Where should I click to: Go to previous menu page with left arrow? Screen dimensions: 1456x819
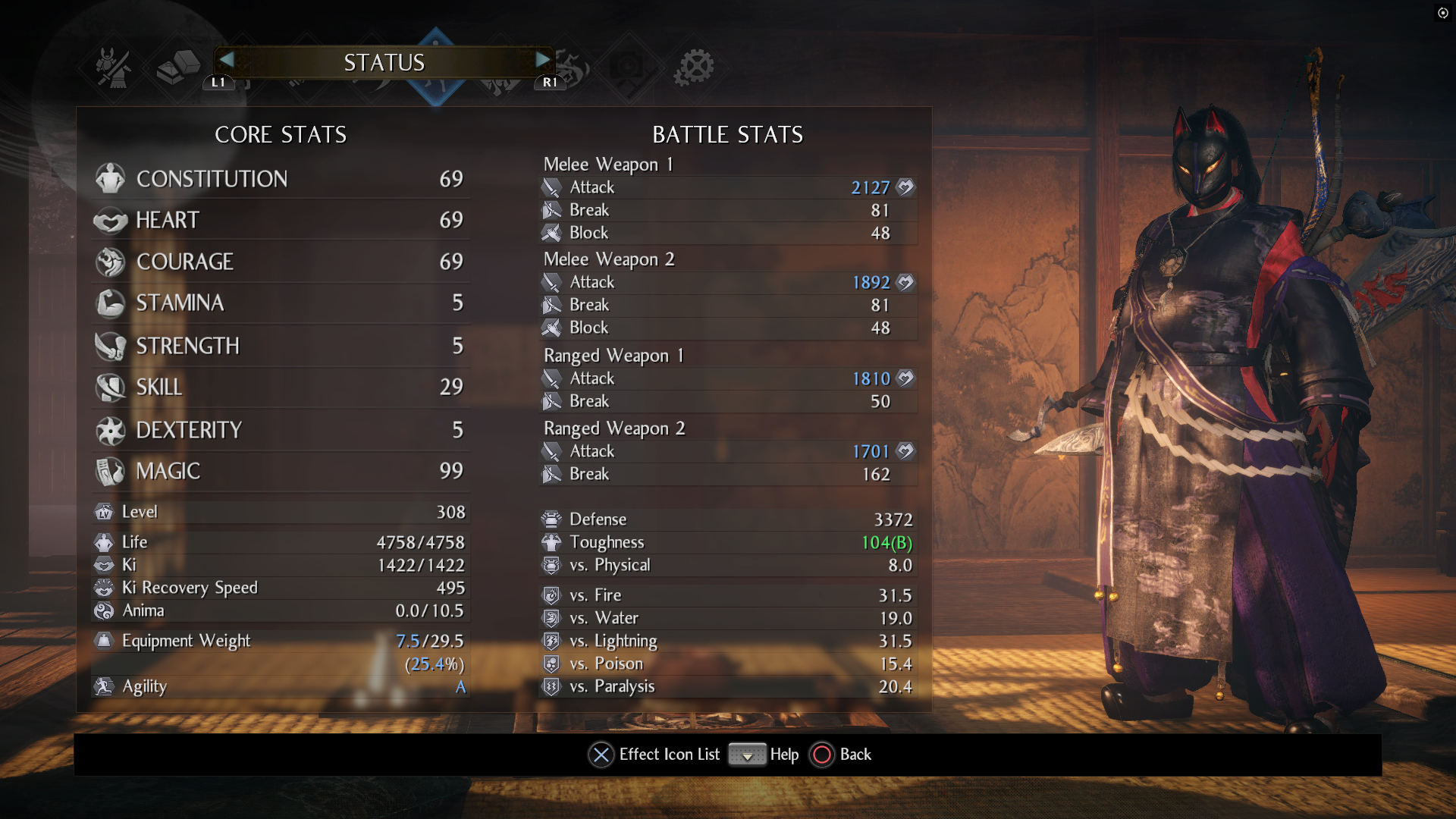click(x=226, y=60)
